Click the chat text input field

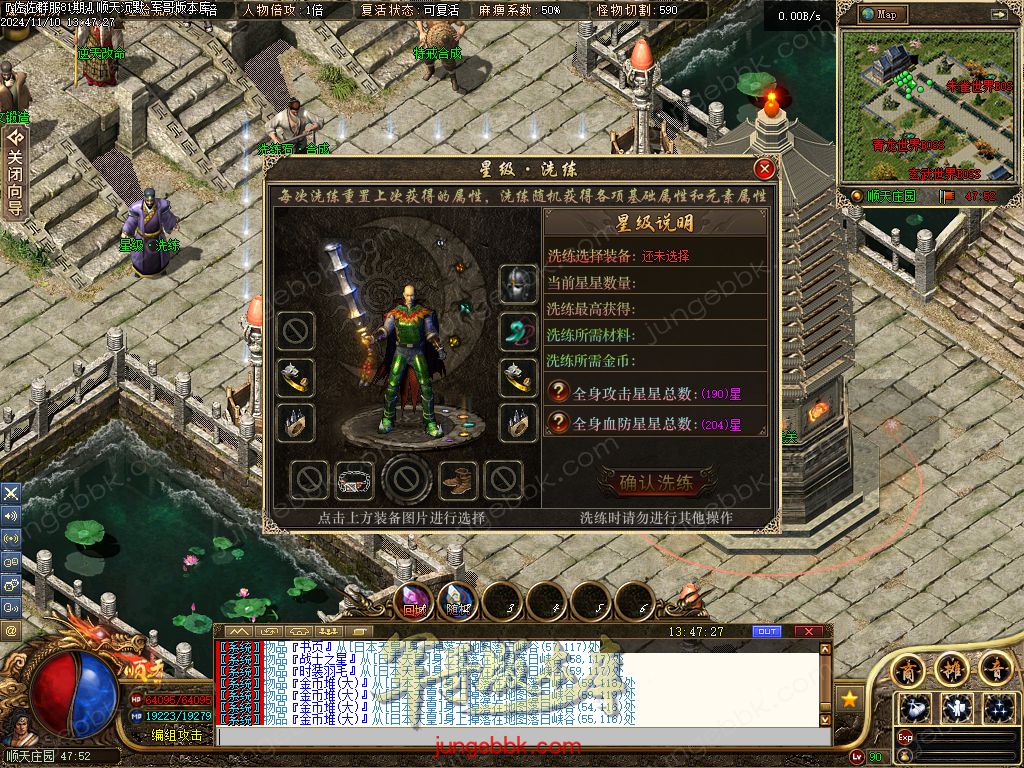click(520, 736)
